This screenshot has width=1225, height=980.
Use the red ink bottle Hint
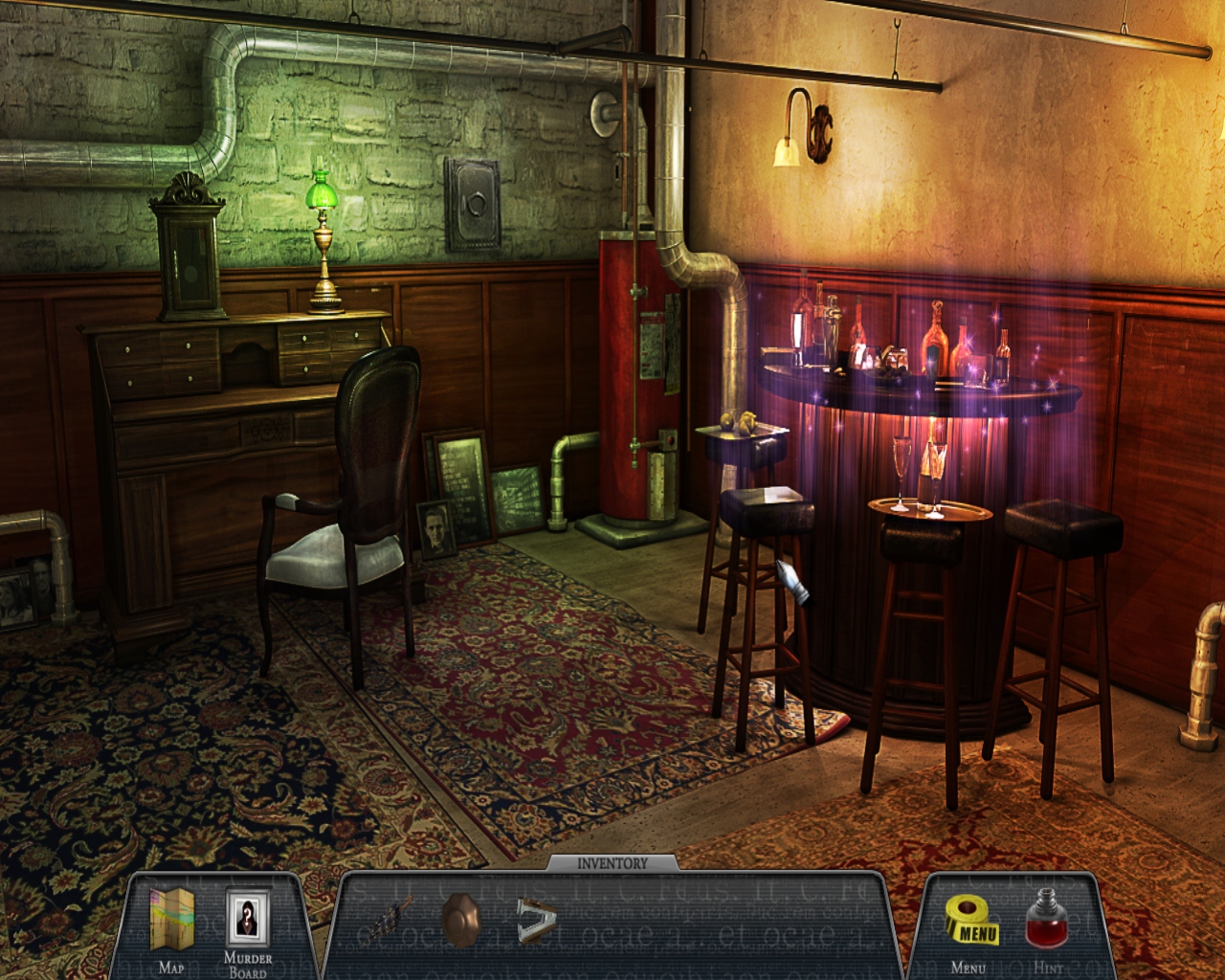coord(1045,919)
